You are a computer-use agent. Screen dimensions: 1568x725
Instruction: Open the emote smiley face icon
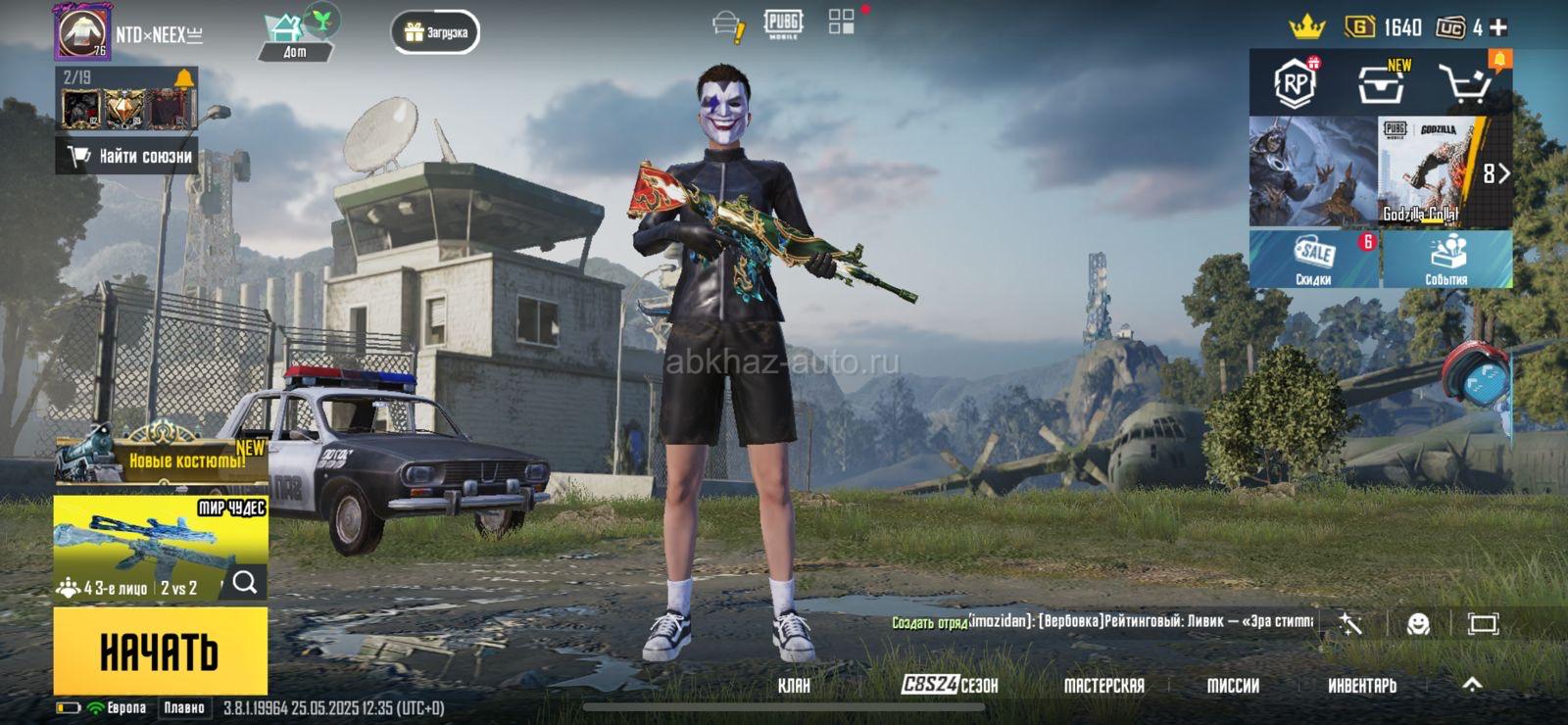1417,623
